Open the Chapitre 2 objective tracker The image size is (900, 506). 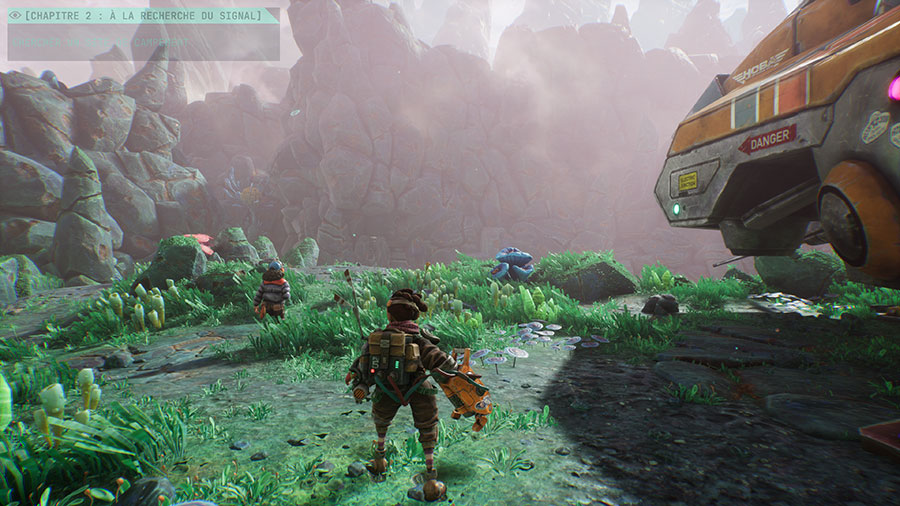(x=145, y=16)
